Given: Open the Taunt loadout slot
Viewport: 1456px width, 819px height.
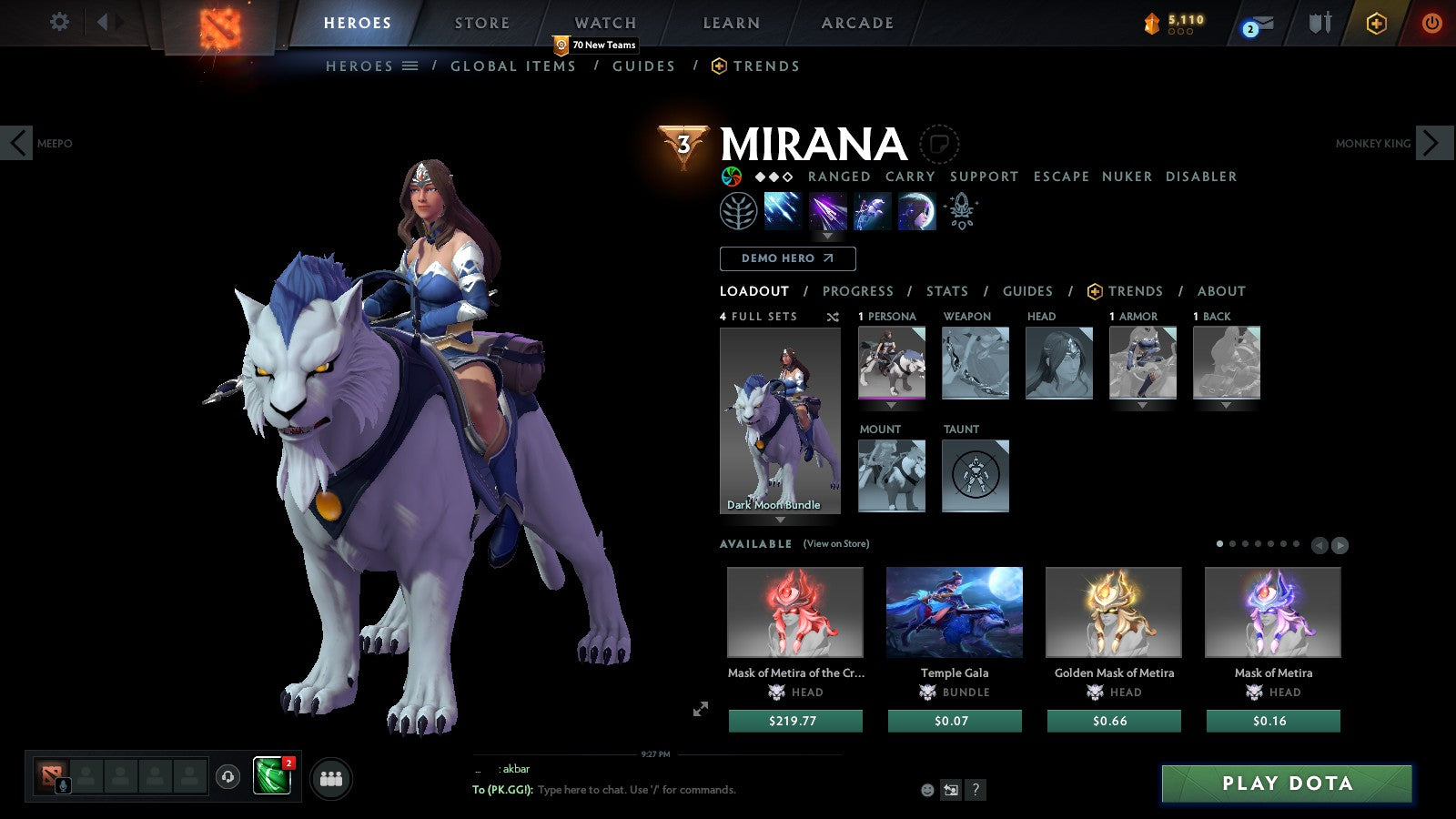Looking at the screenshot, I should tap(976, 476).
